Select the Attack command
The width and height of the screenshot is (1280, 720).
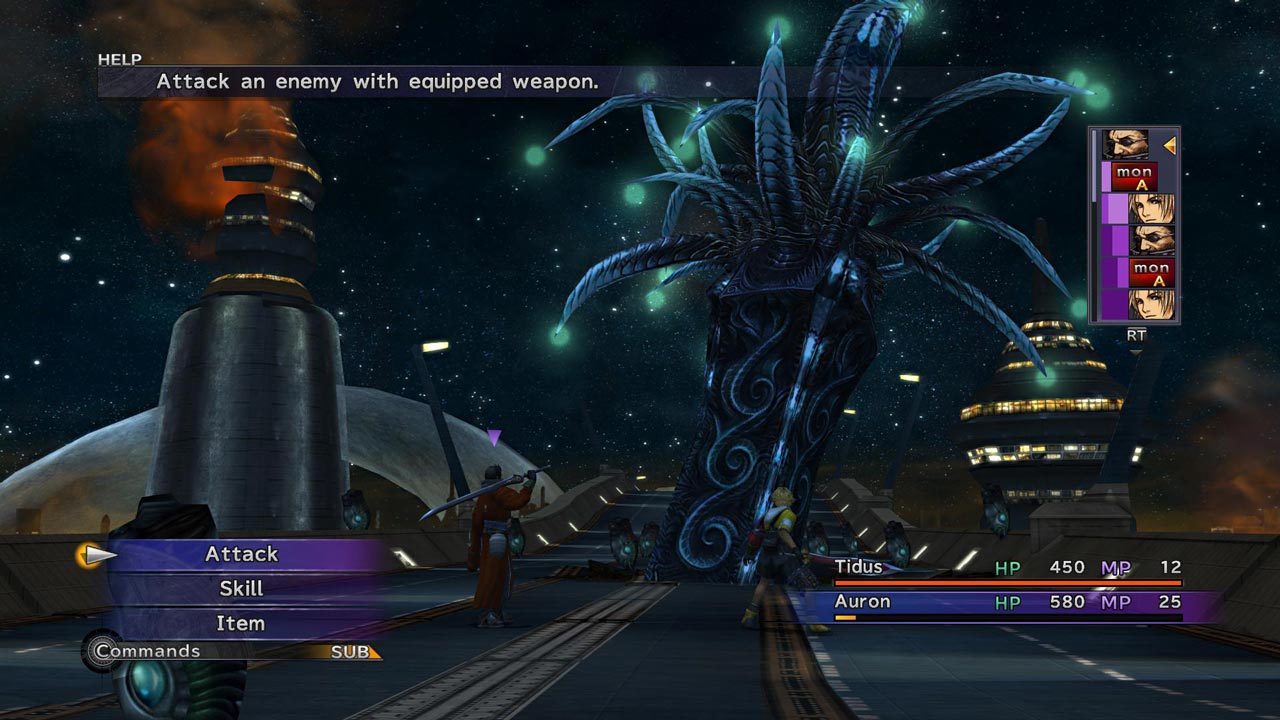(x=242, y=554)
